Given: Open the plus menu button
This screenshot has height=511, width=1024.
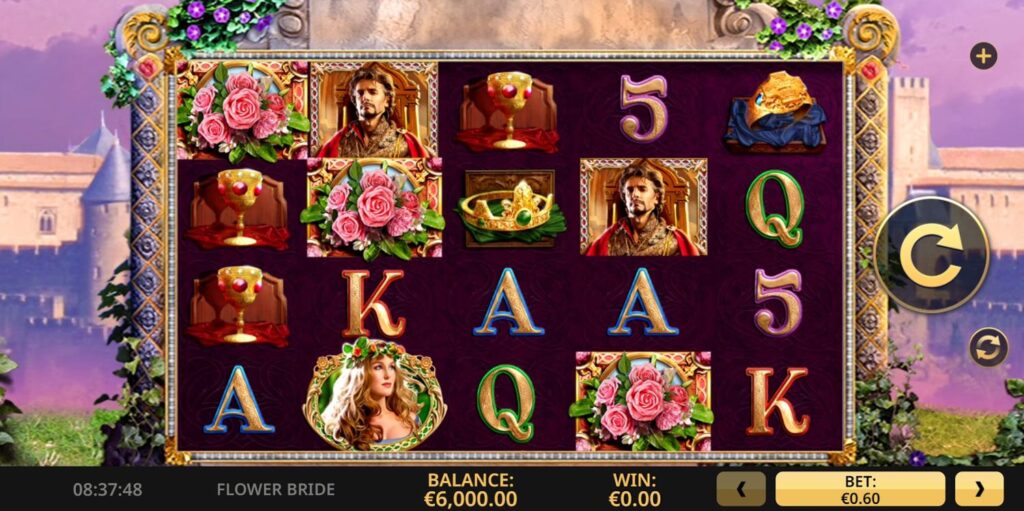Looking at the screenshot, I should click(x=983, y=56).
